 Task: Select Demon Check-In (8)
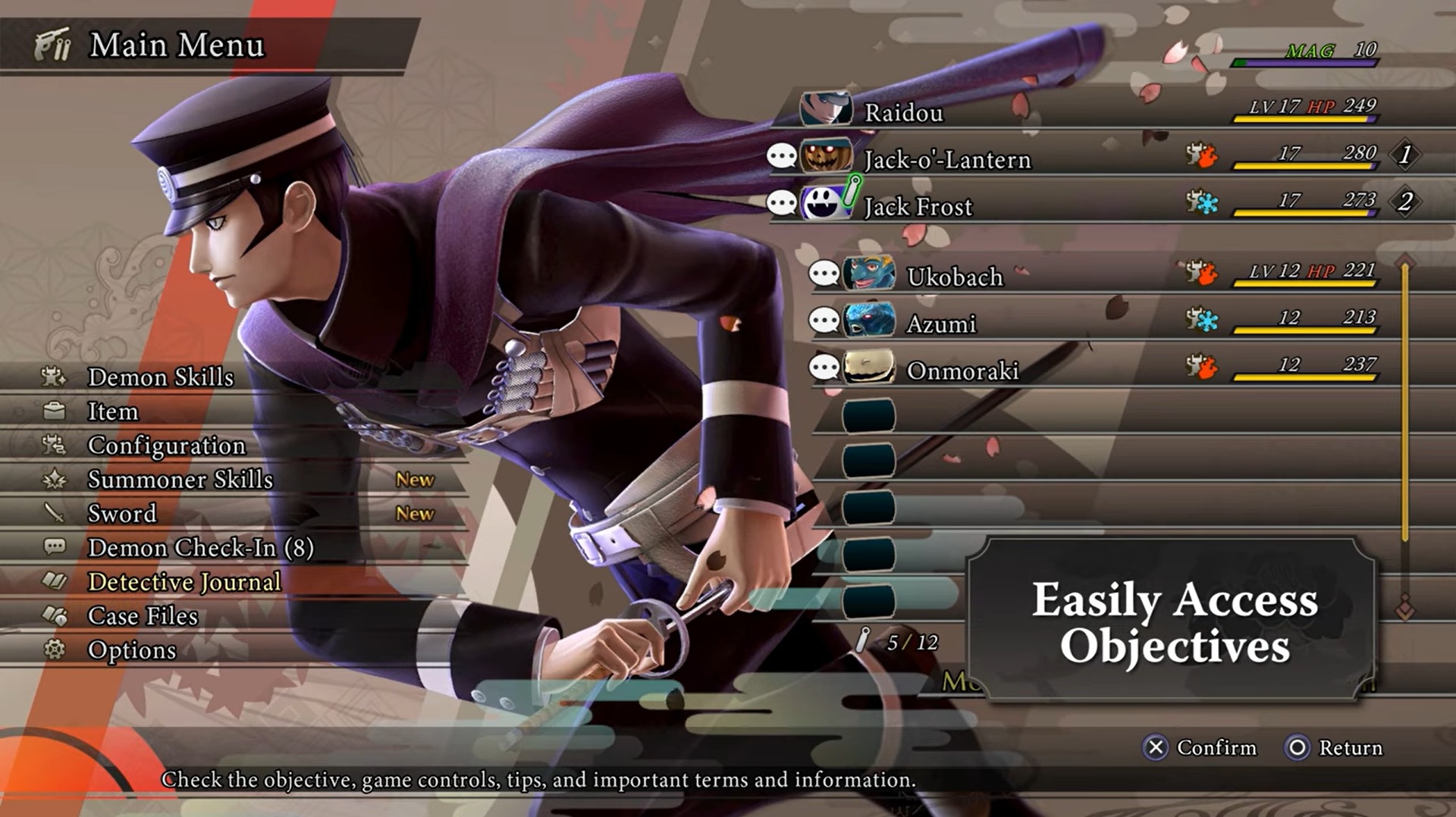tap(200, 547)
